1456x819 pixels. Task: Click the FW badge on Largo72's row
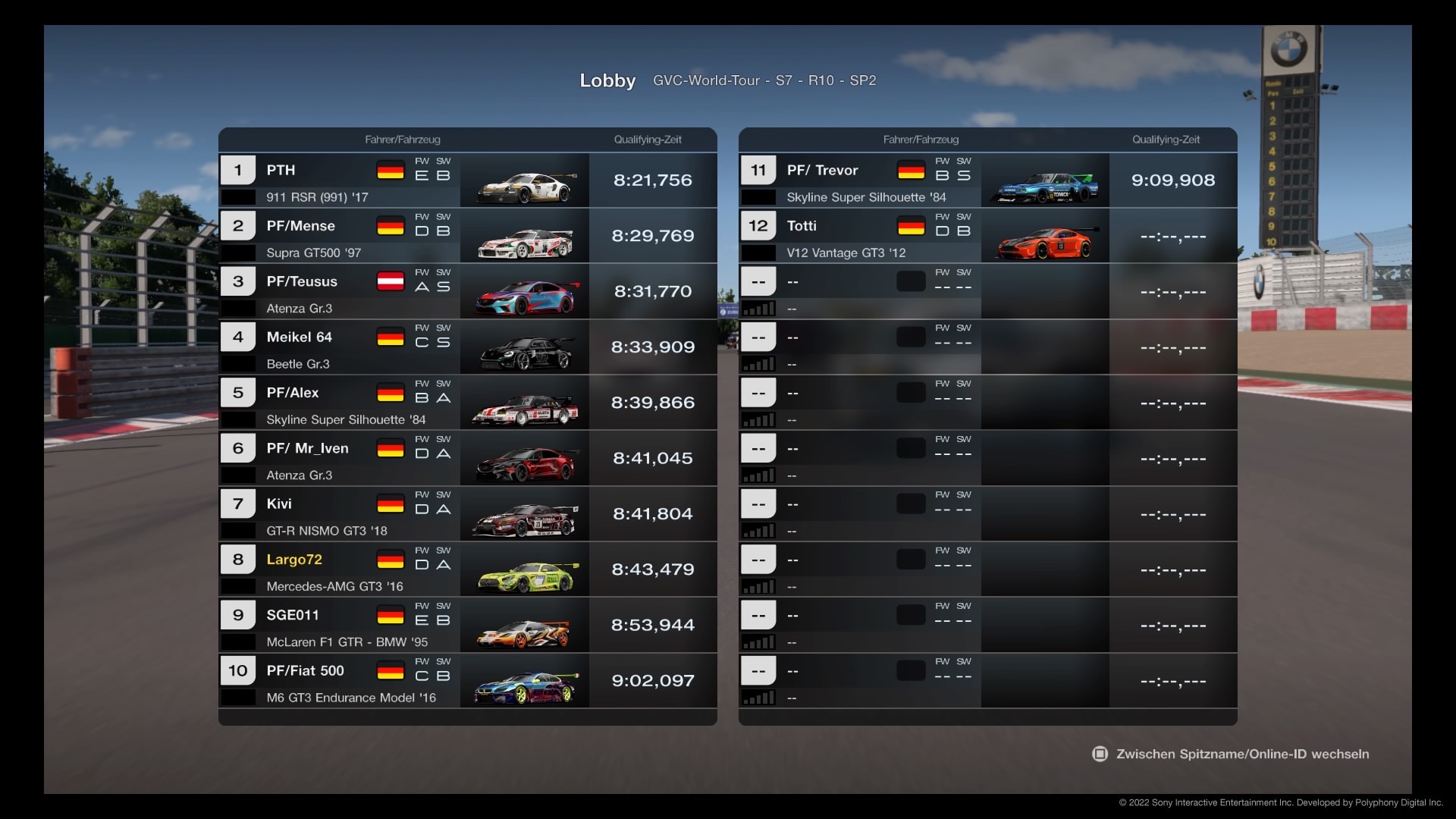pyautogui.click(x=422, y=560)
